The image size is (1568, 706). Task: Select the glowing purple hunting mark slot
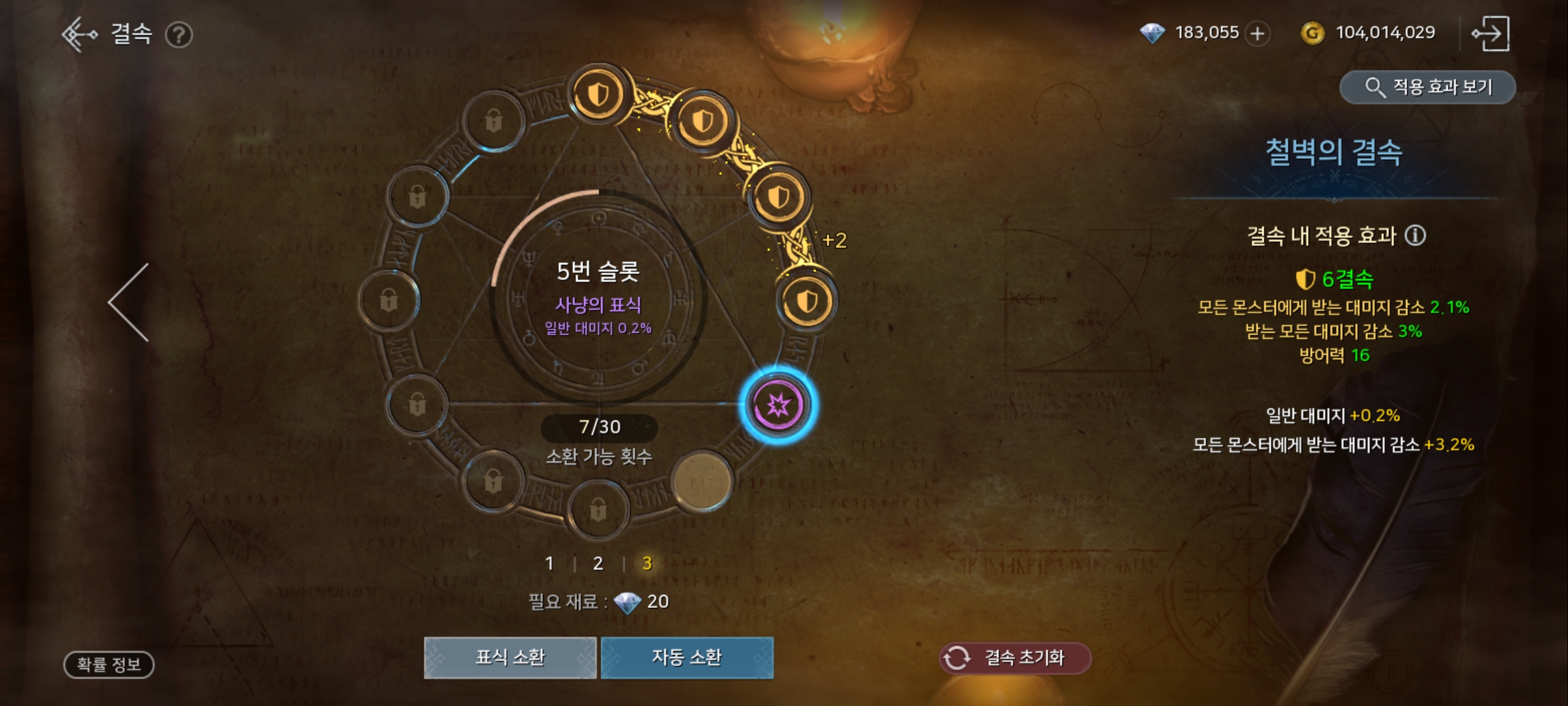[x=777, y=405]
